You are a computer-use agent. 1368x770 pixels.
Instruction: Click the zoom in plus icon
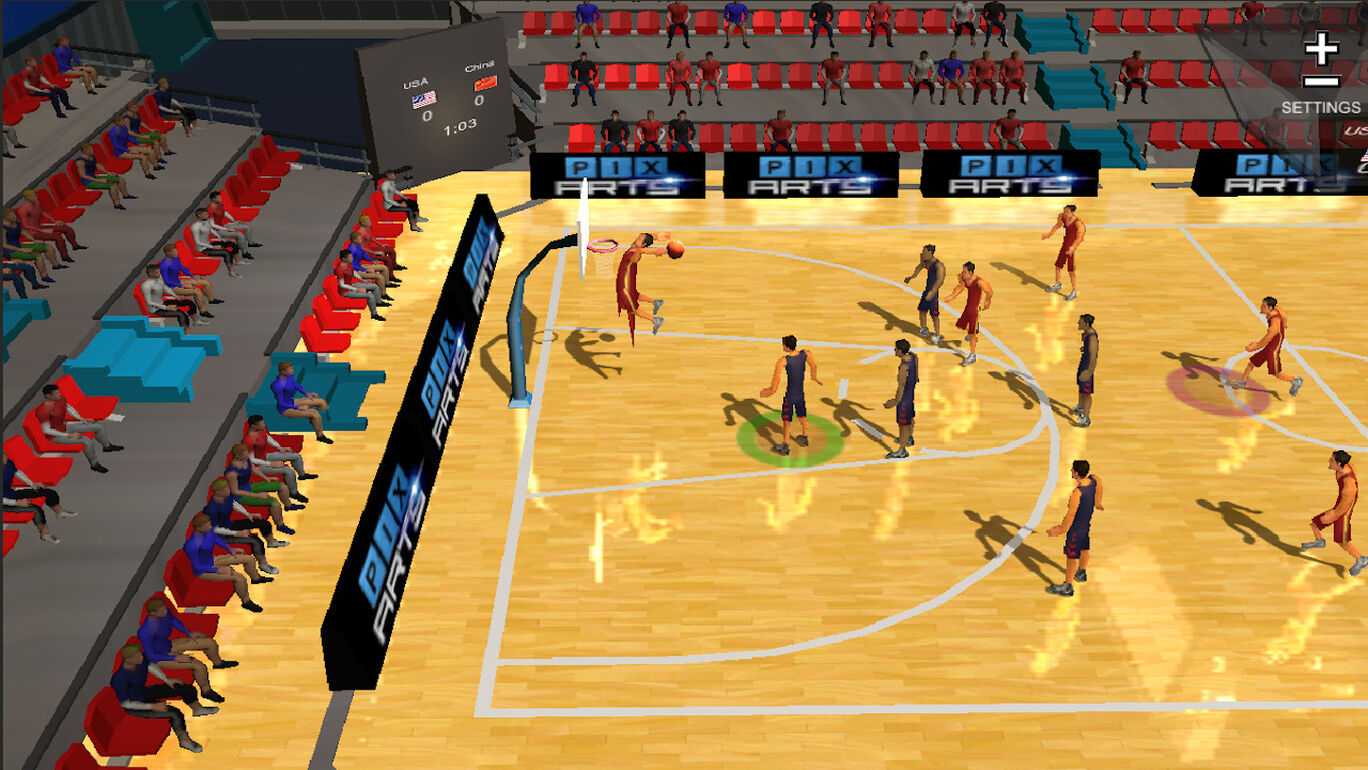pyautogui.click(x=1322, y=46)
